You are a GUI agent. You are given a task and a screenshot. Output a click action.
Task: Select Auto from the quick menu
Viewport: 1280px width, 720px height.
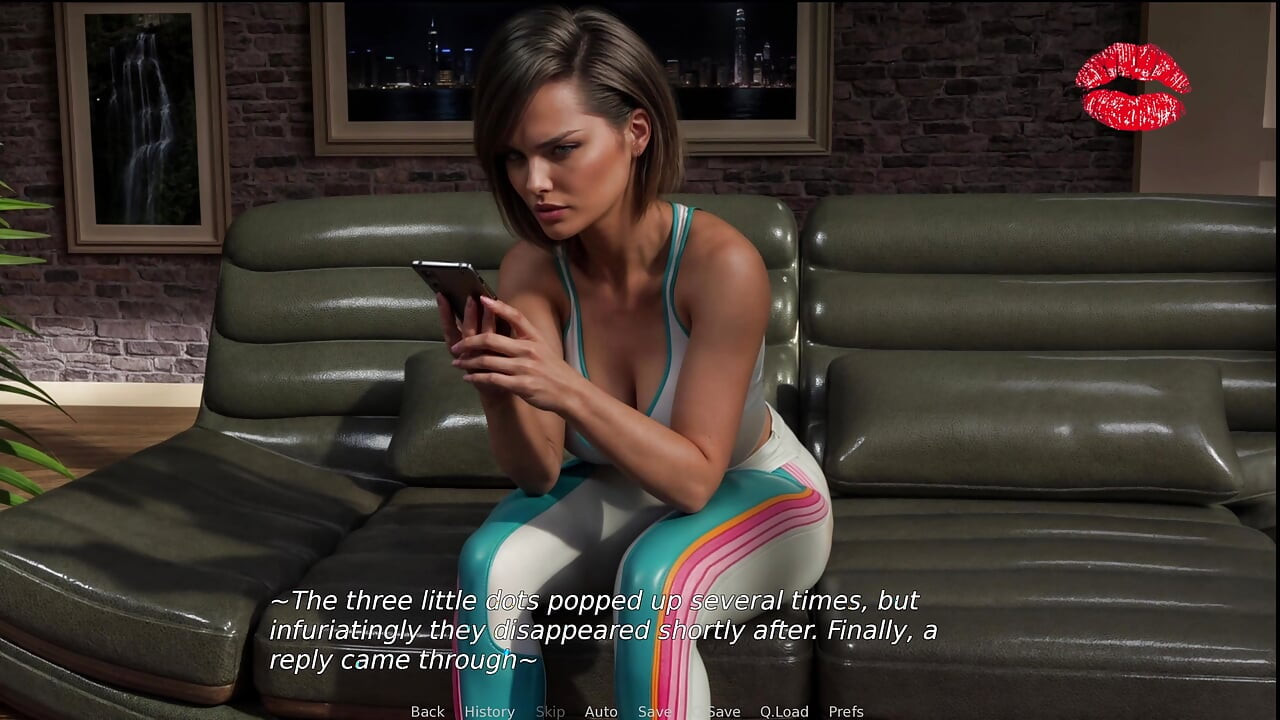[x=601, y=711]
